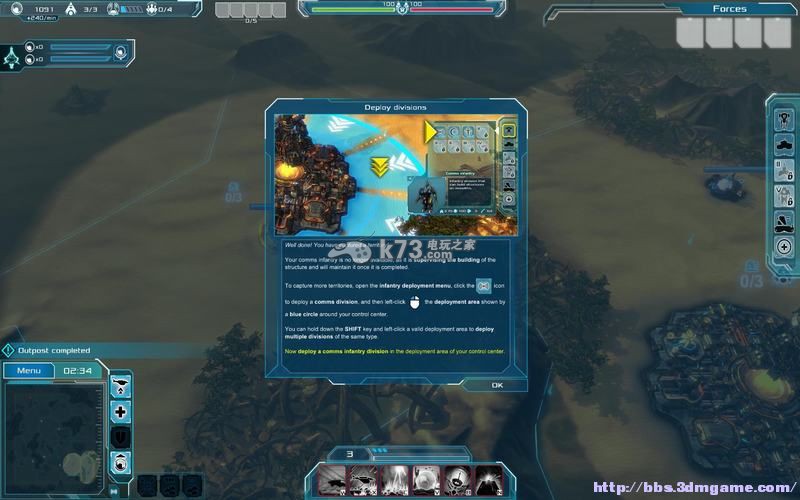Activate the eruption blast support power
This screenshot has width=800, height=500.
point(488,478)
